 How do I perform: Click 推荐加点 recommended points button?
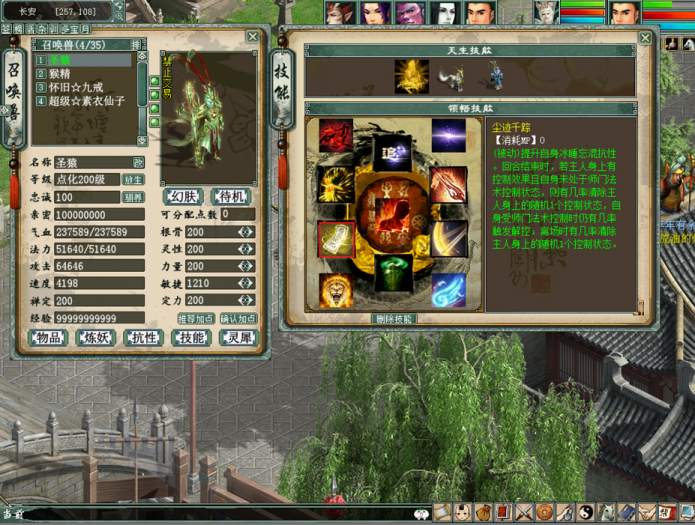tap(195, 318)
